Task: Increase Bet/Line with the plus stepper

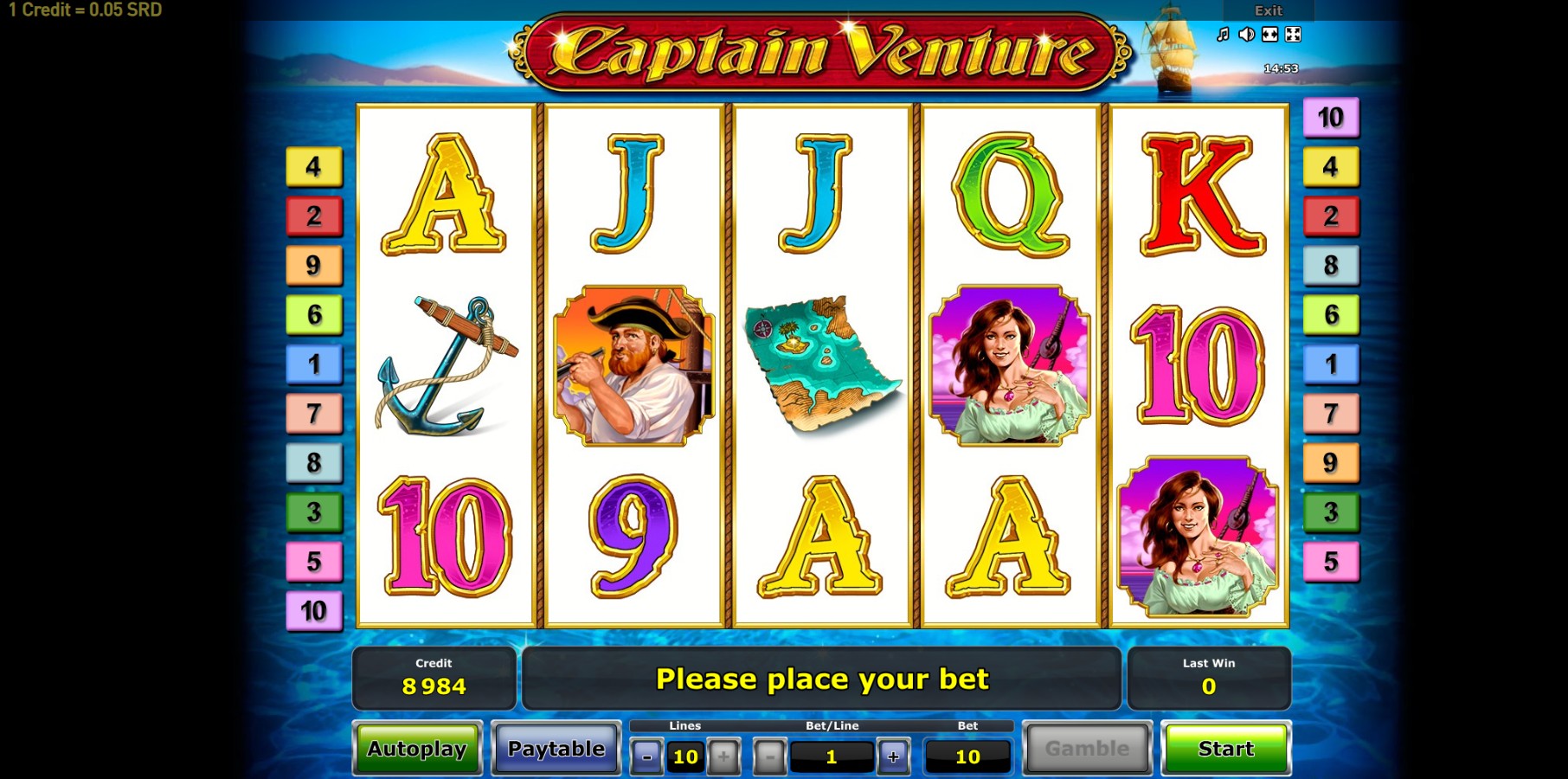Action: (893, 754)
